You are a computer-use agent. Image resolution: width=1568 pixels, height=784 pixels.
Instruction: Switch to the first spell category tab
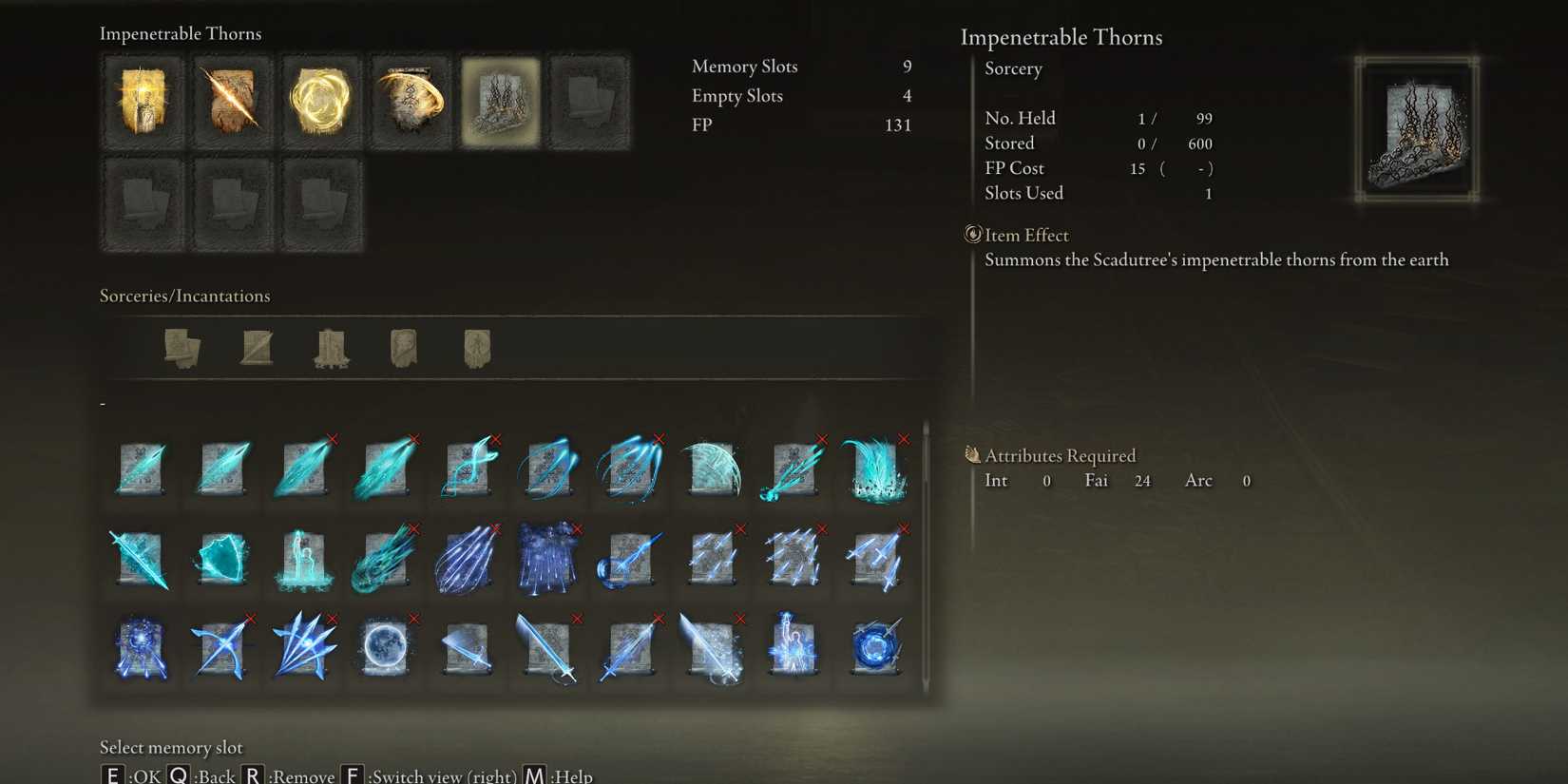(182, 349)
